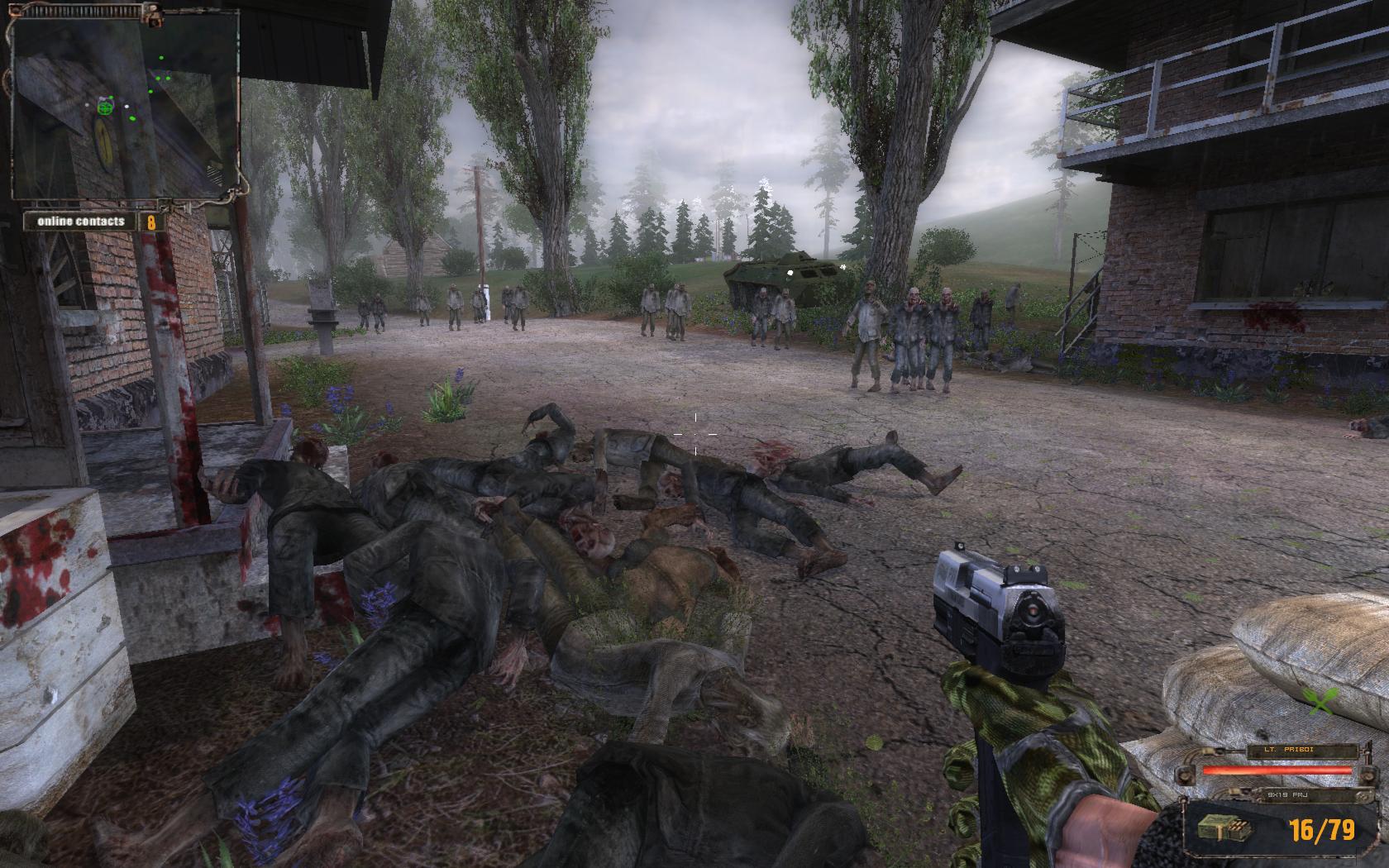Click the online contacts panel

click(91, 222)
